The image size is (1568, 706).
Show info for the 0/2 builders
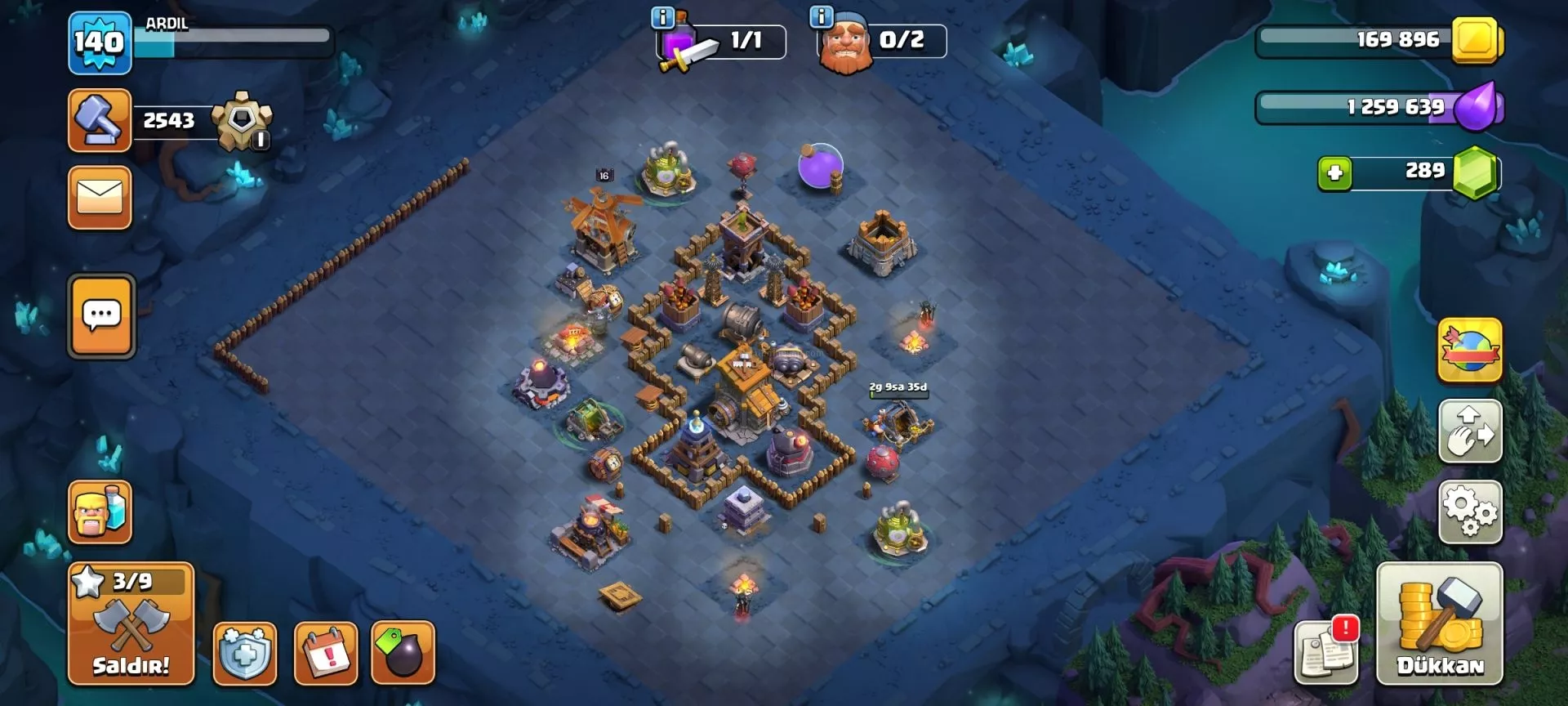[821, 17]
